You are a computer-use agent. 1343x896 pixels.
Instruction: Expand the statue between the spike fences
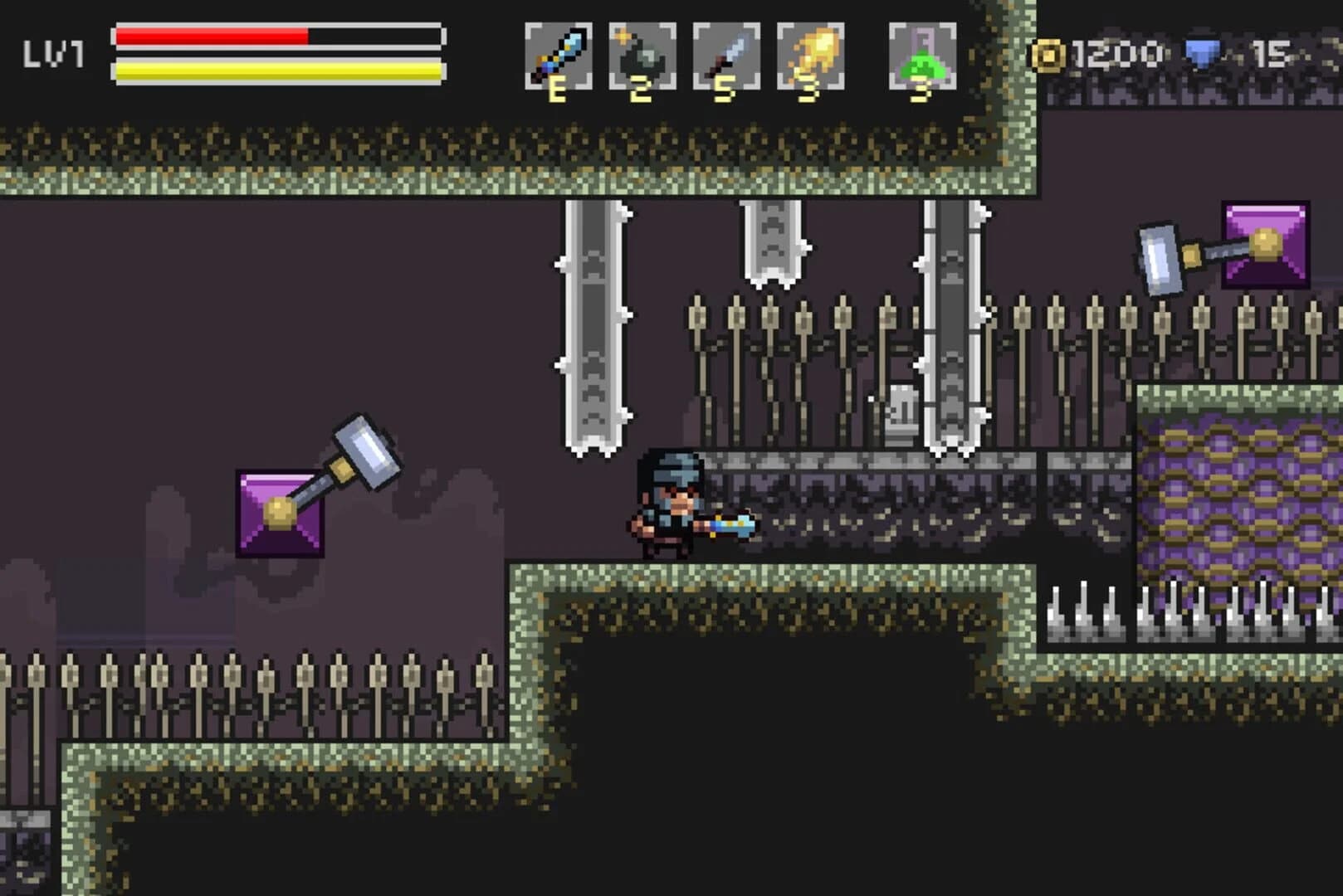tap(902, 415)
